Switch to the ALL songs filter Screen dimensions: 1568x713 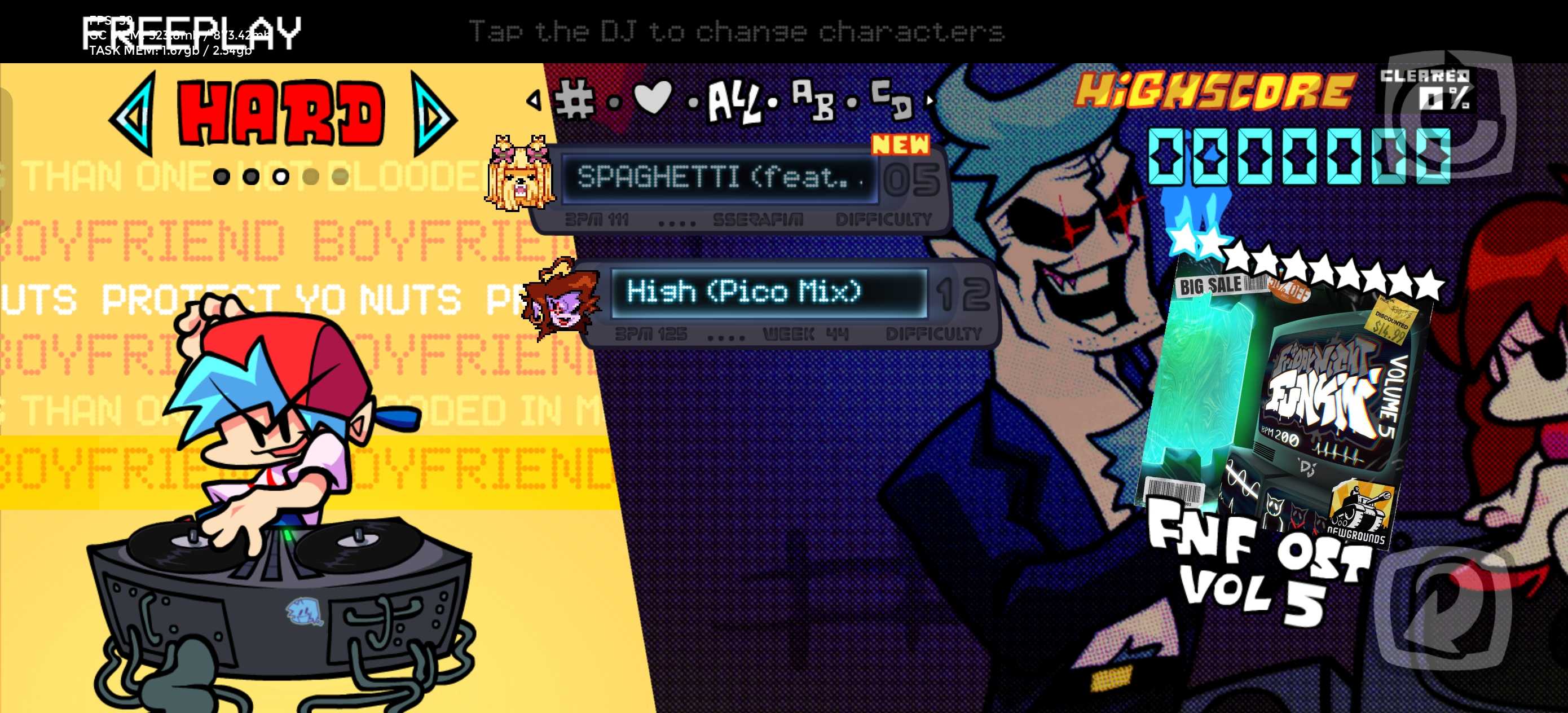point(734,102)
